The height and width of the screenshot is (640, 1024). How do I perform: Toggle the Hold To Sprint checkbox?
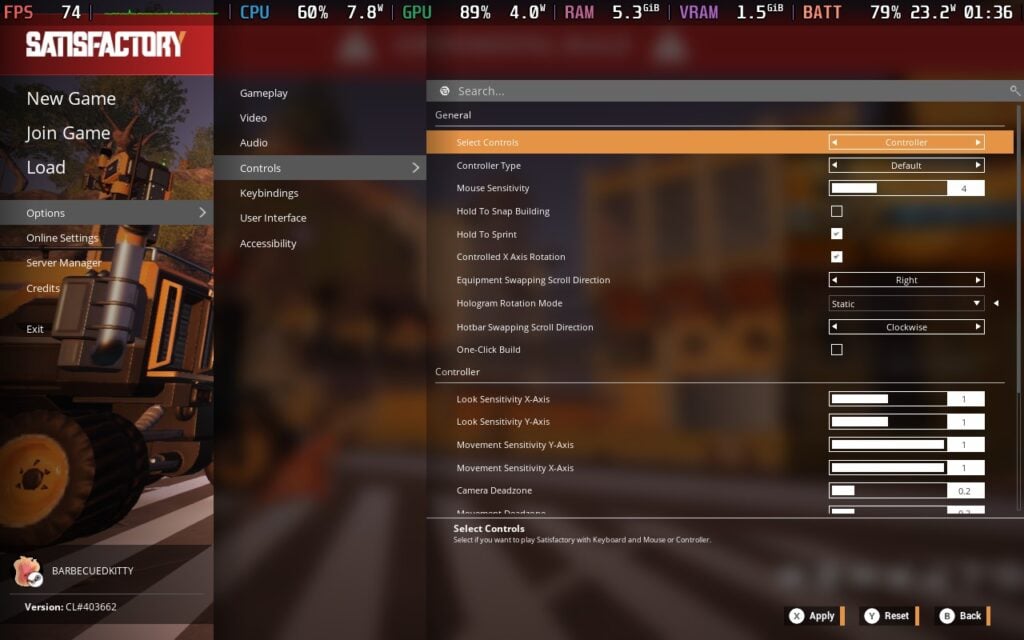coord(837,234)
